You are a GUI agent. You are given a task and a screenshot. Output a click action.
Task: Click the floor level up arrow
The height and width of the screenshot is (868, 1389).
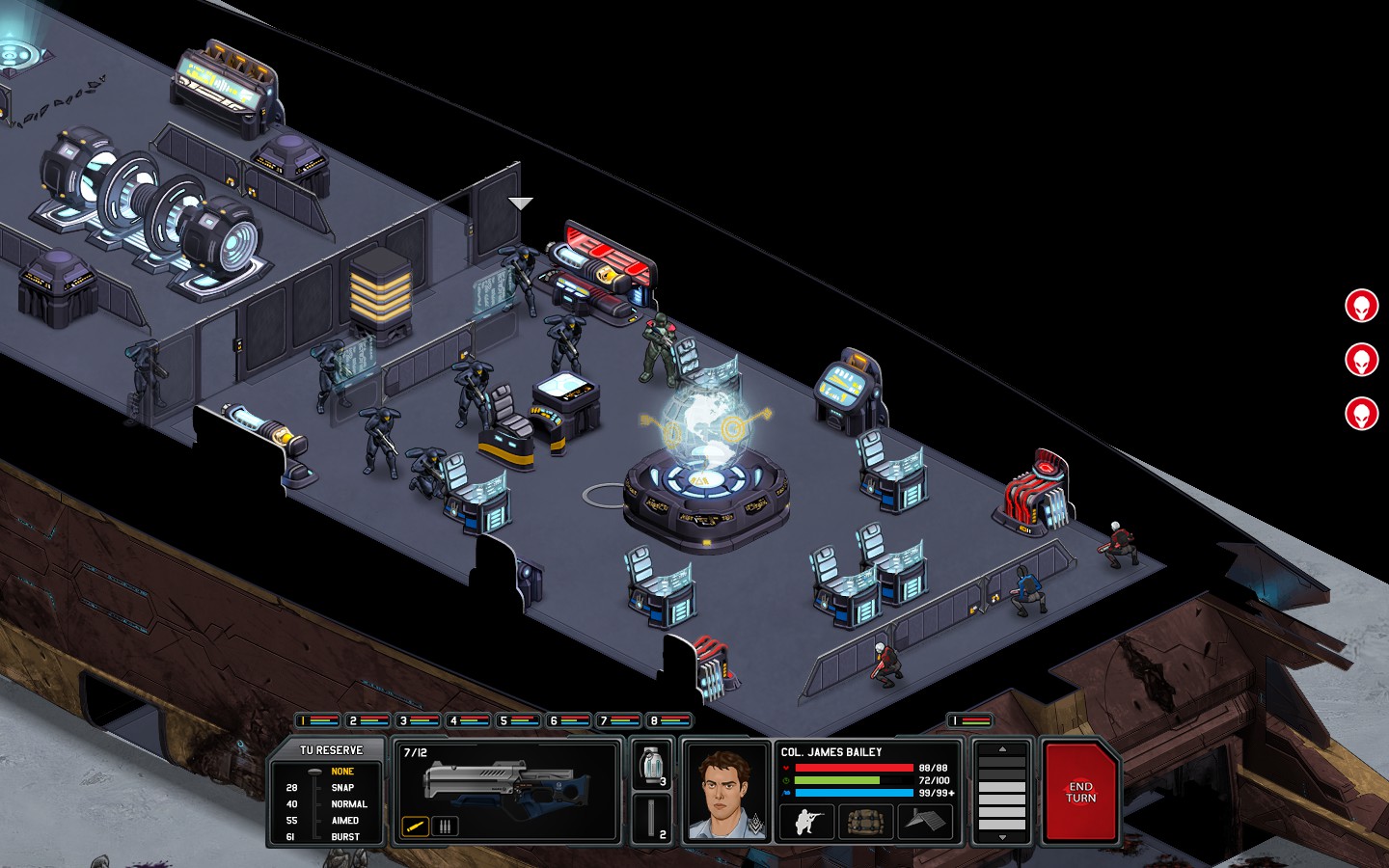(1004, 749)
